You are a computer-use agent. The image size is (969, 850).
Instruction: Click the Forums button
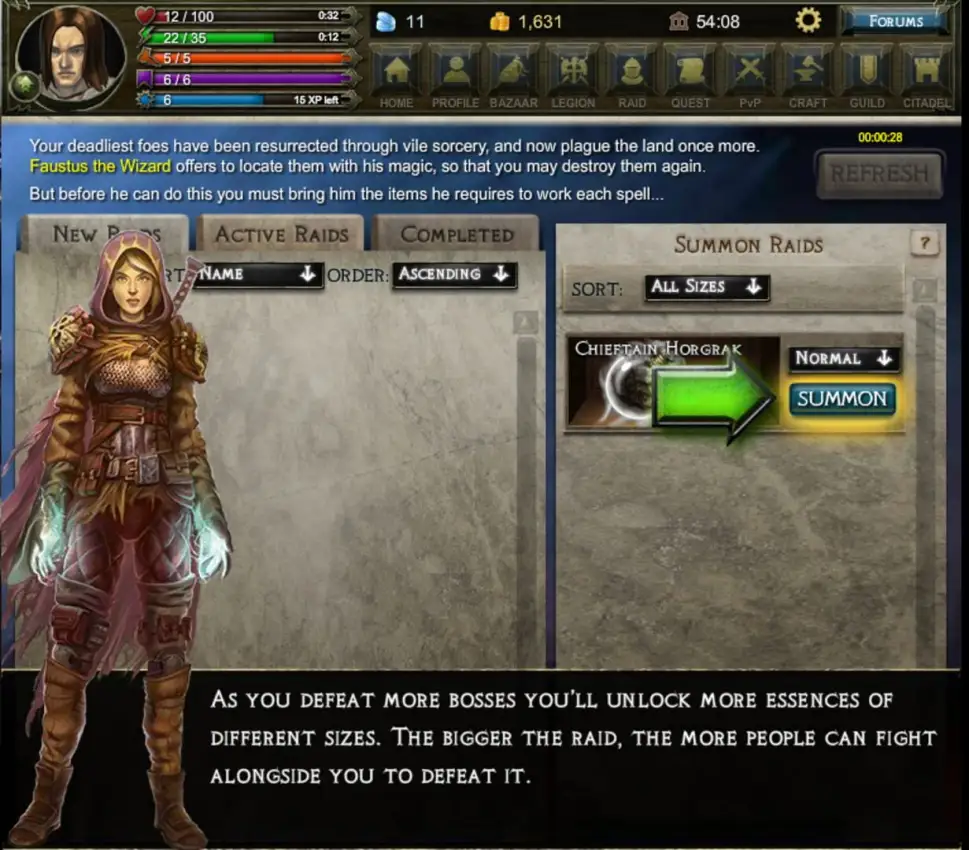pos(895,21)
